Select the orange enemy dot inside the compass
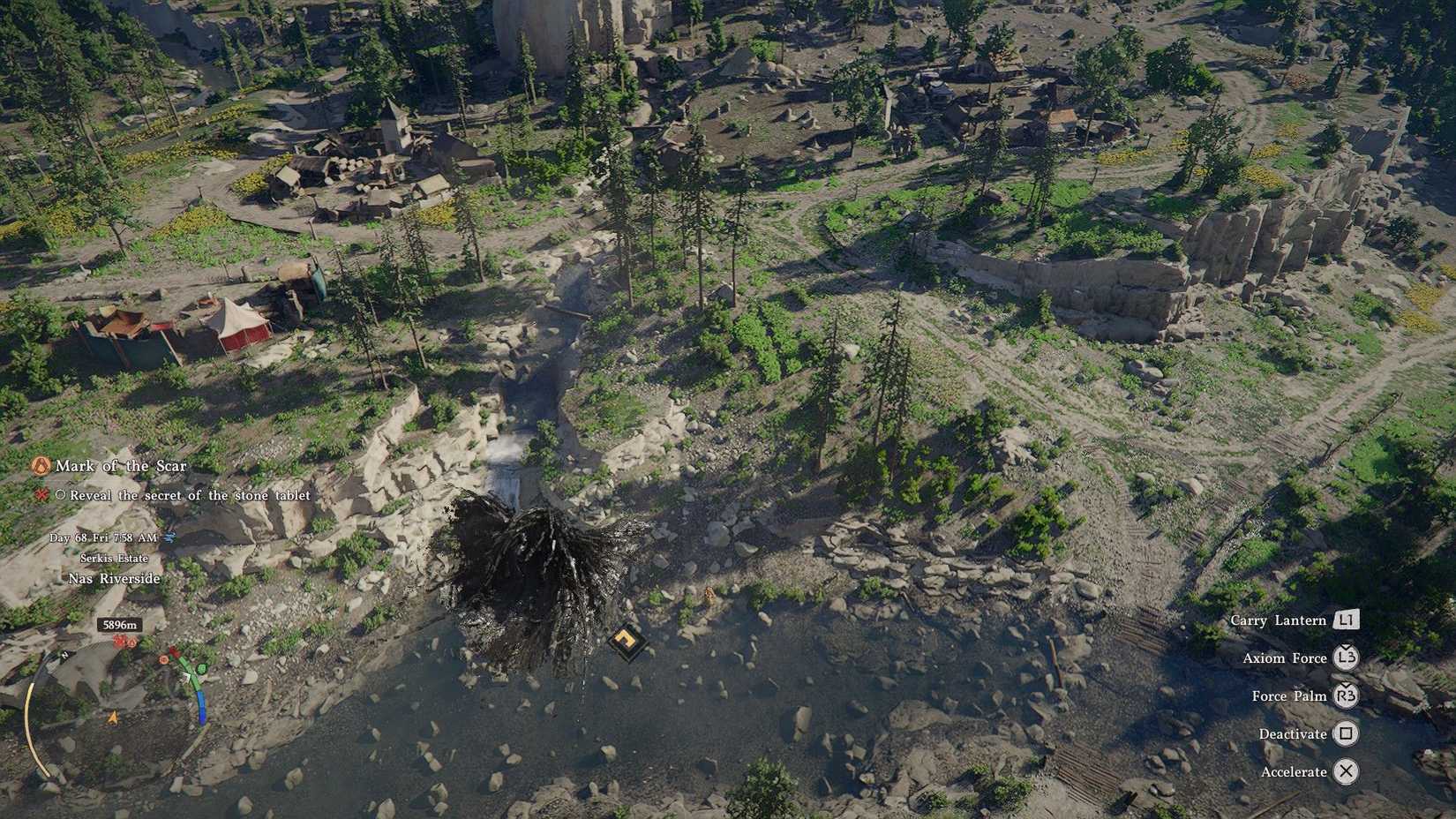The height and width of the screenshot is (819, 1456). [x=164, y=659]
